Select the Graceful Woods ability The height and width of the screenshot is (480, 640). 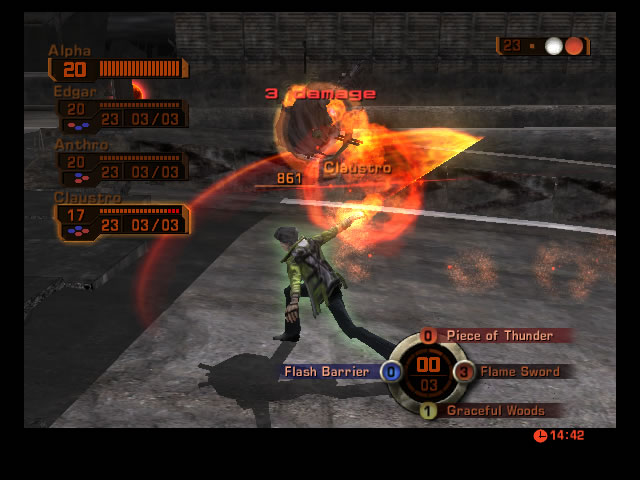(x=494, y=410)
